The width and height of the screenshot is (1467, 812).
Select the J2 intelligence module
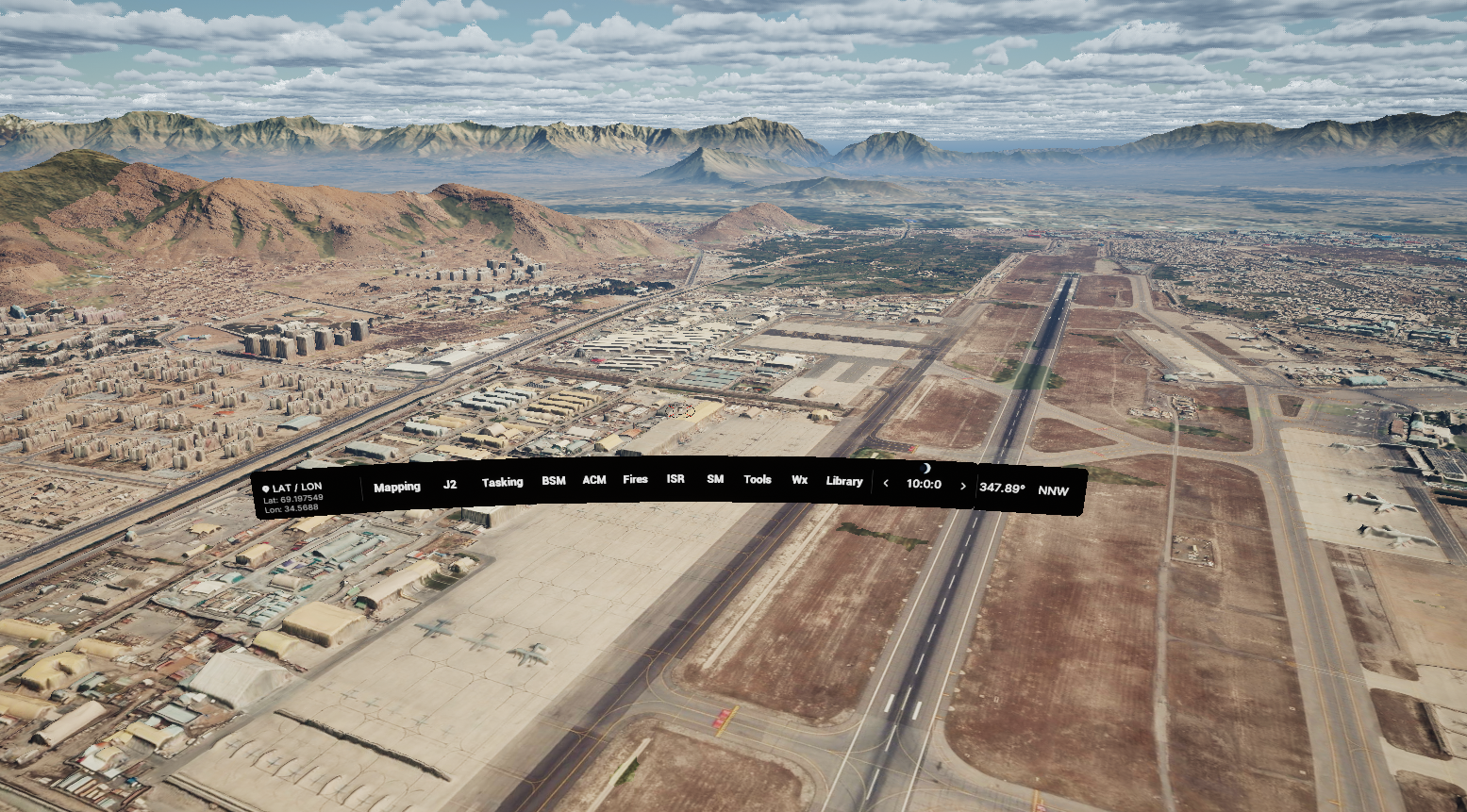coord(450,485)
